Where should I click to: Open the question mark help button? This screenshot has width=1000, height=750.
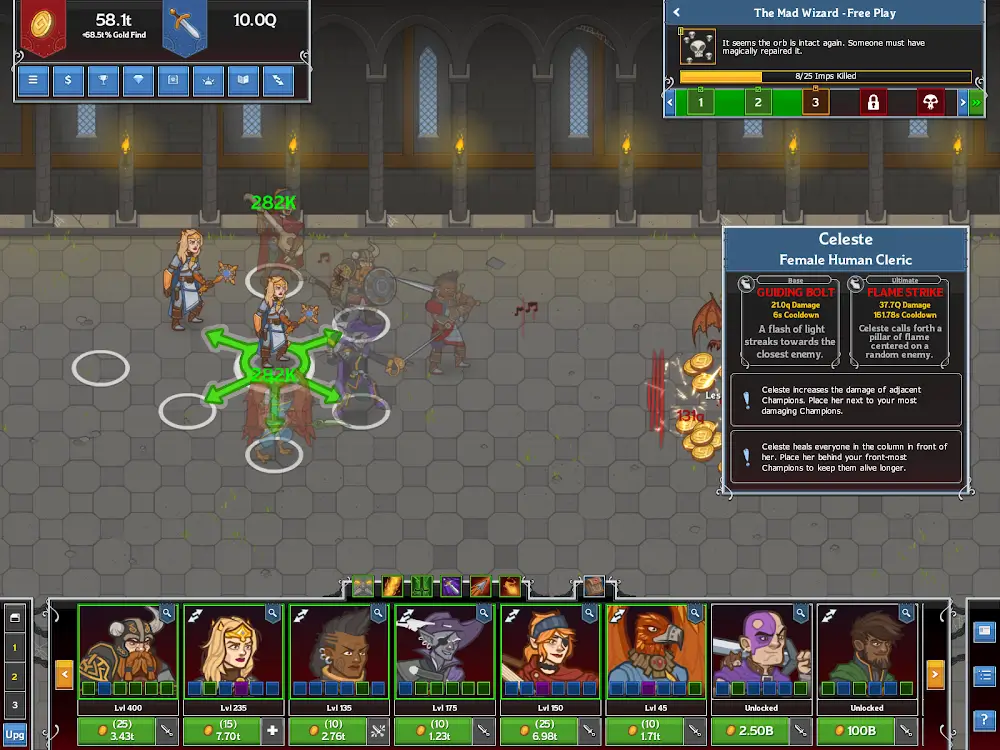(x=984, y=720)
